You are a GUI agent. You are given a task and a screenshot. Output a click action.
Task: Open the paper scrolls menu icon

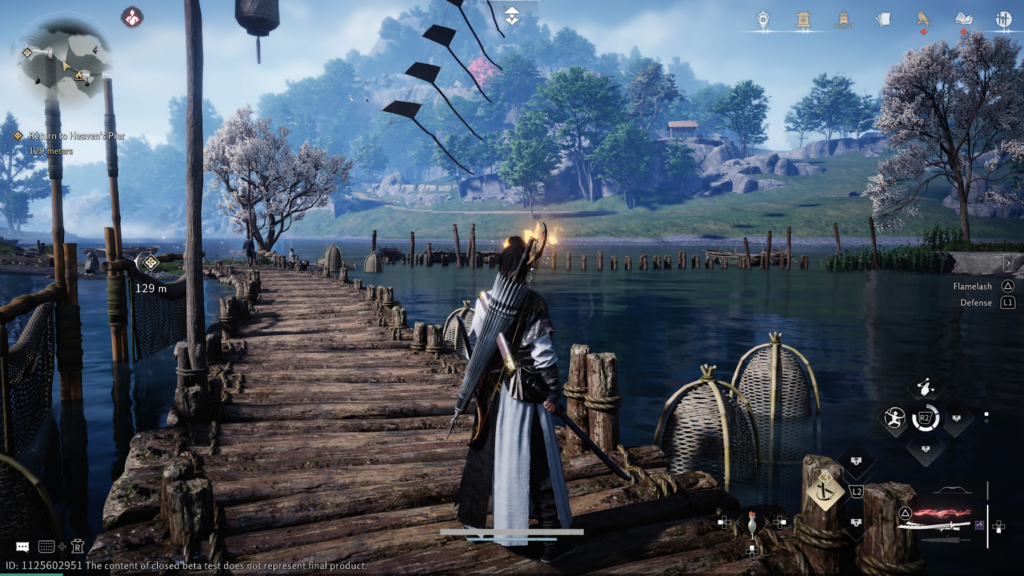pos(883,19)
